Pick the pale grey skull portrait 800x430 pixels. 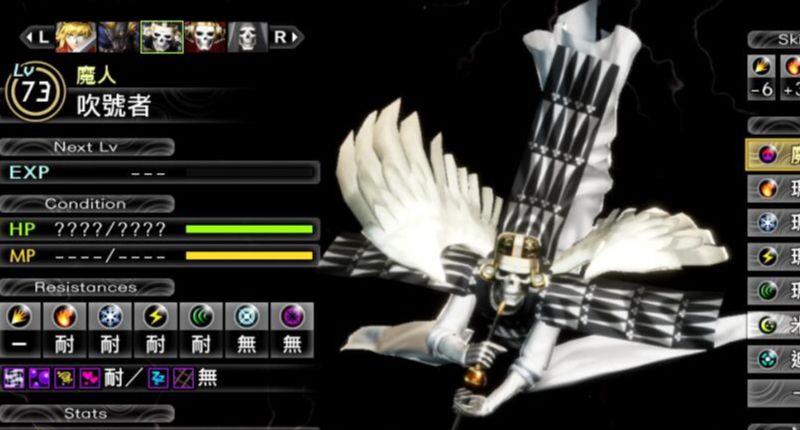(247, 37)
